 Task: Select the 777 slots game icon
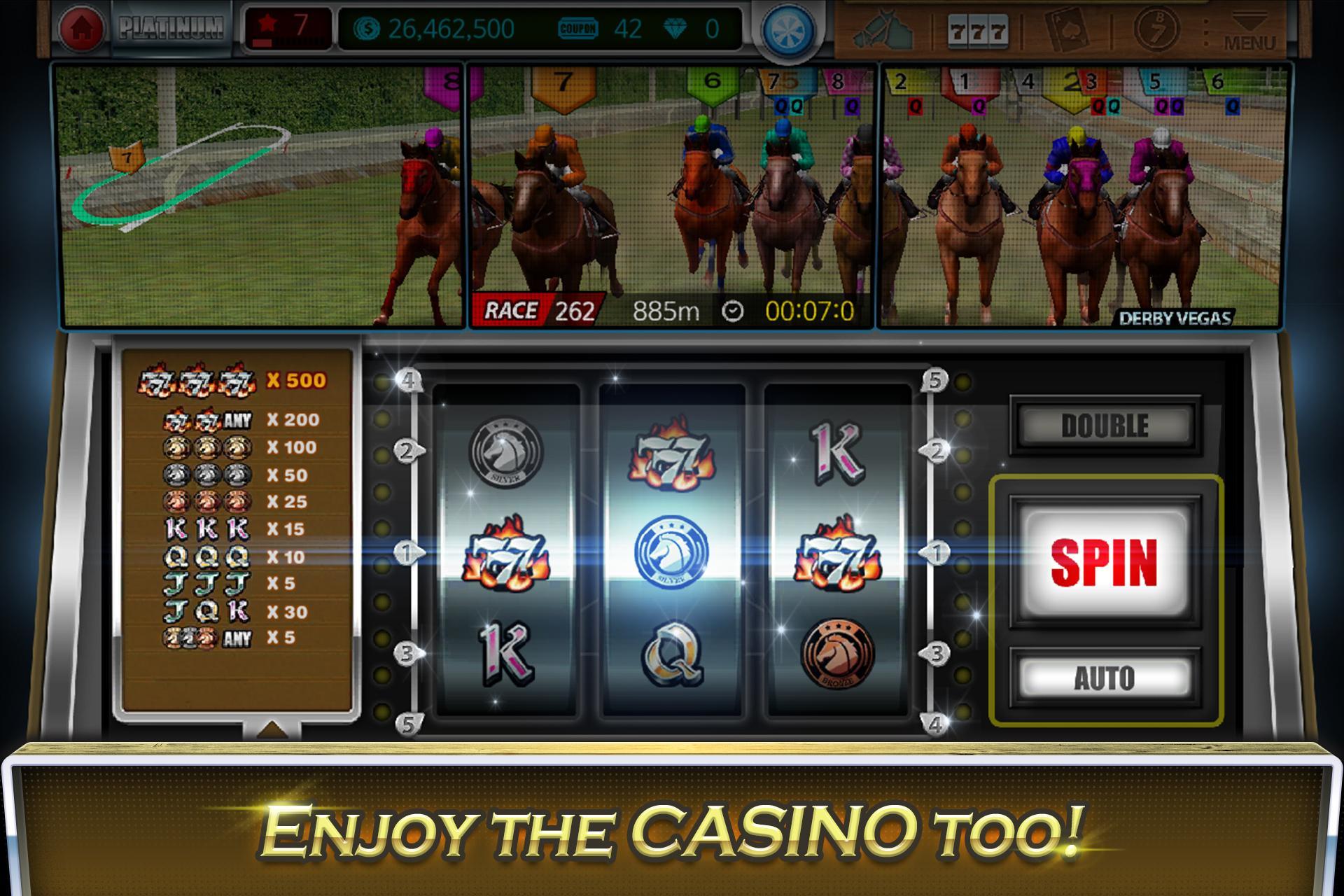(977, 31)
